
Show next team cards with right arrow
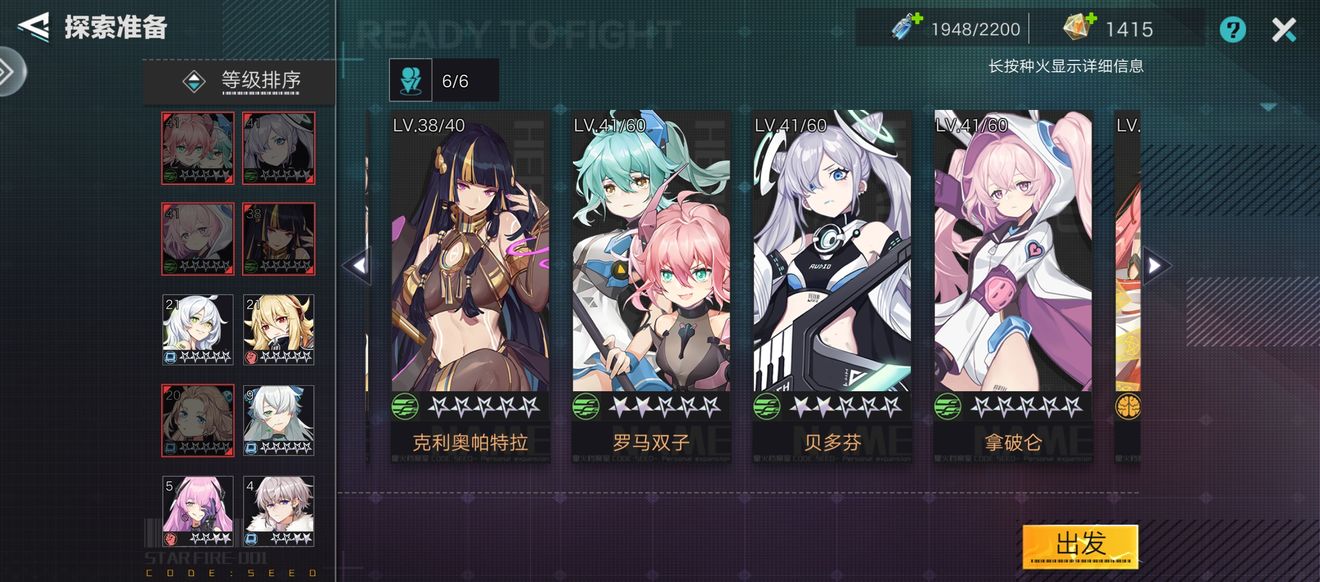tap(1155, 265)
